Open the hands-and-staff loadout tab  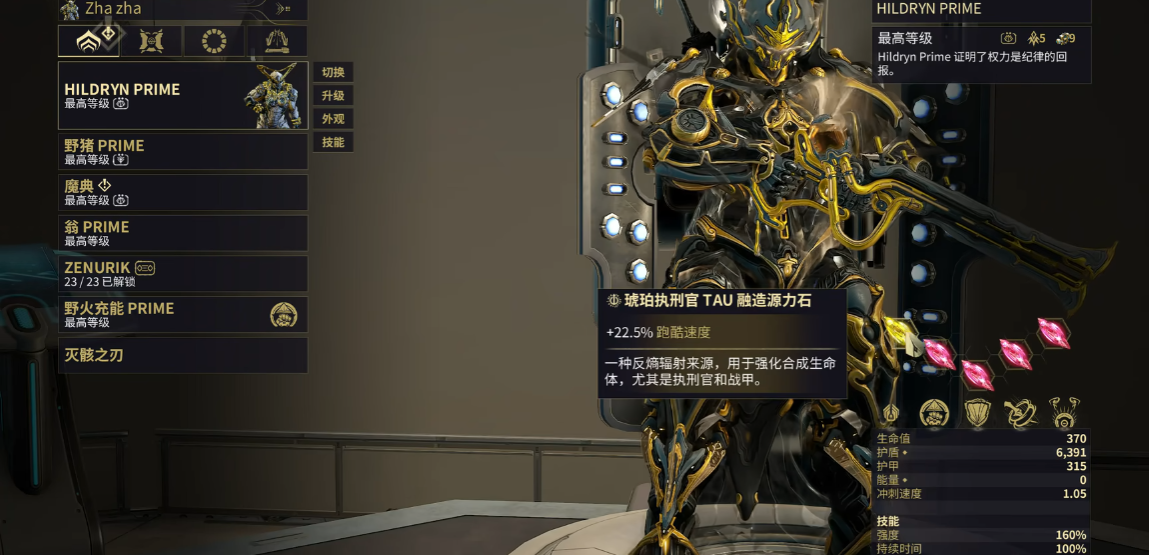277,41
